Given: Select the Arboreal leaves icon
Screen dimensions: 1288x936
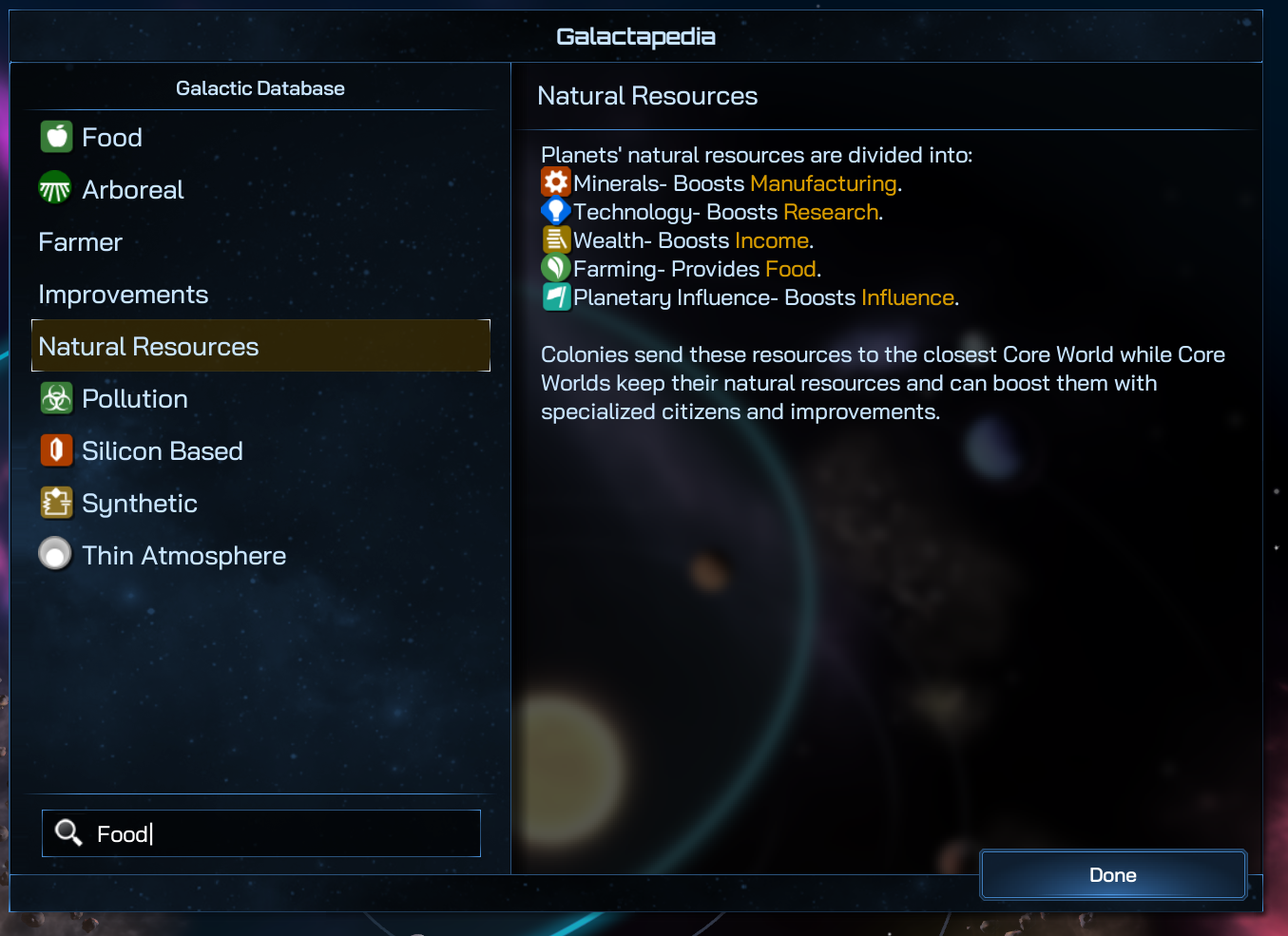Looking at the screenshot, I should click(x=56, y=188).
